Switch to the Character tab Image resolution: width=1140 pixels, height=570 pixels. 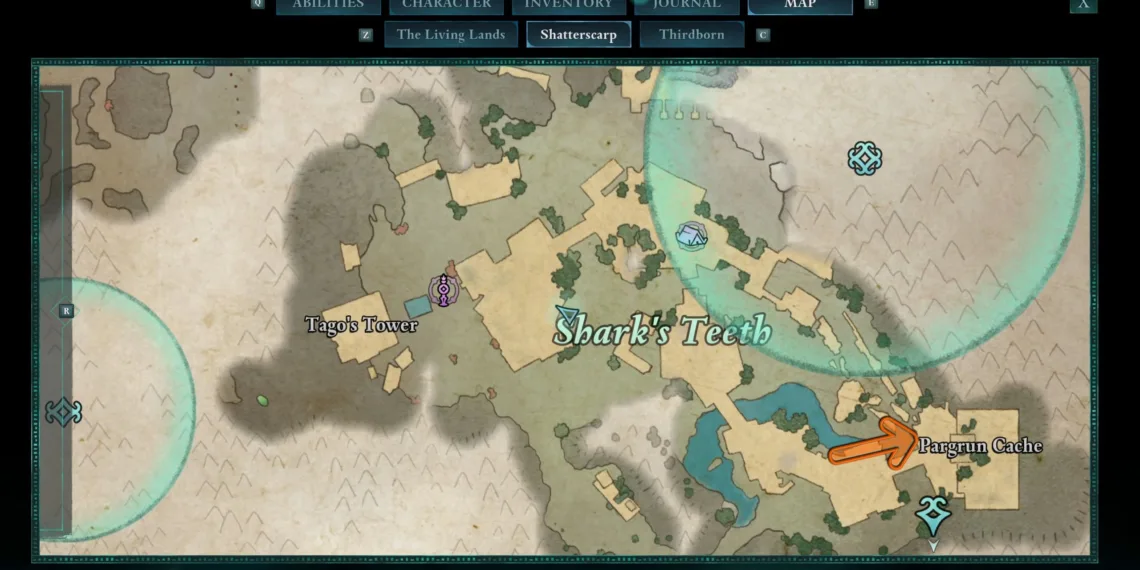click(x=446, y=5)
